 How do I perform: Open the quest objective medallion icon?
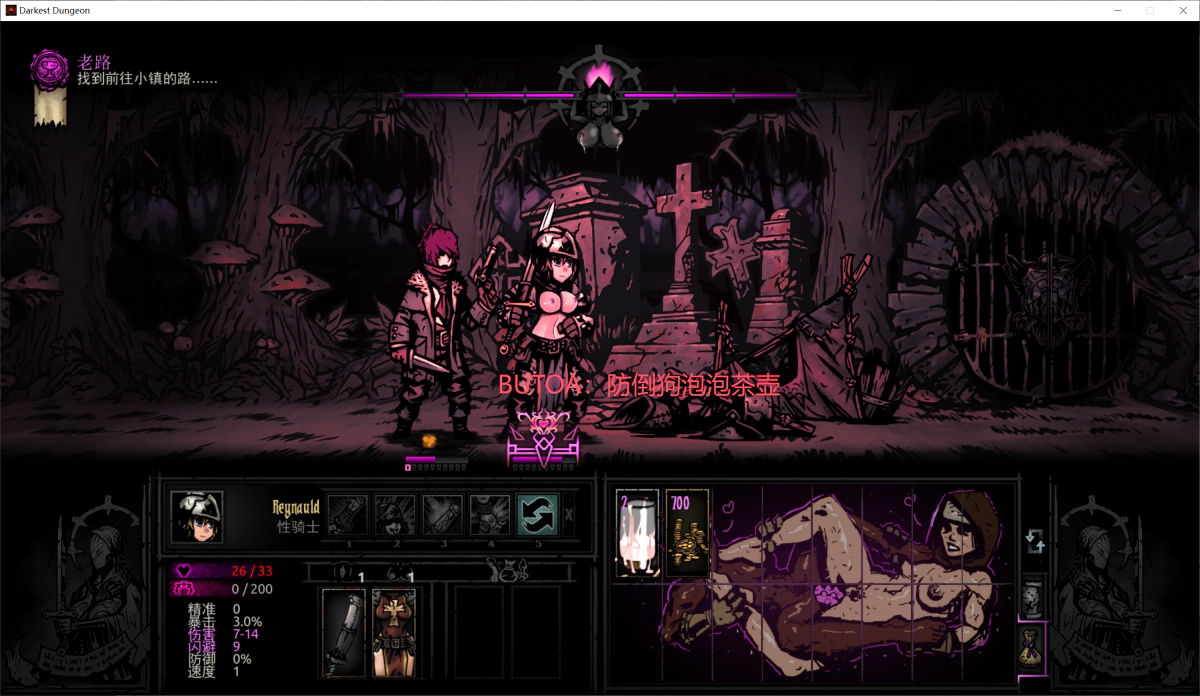click(49, 68)
